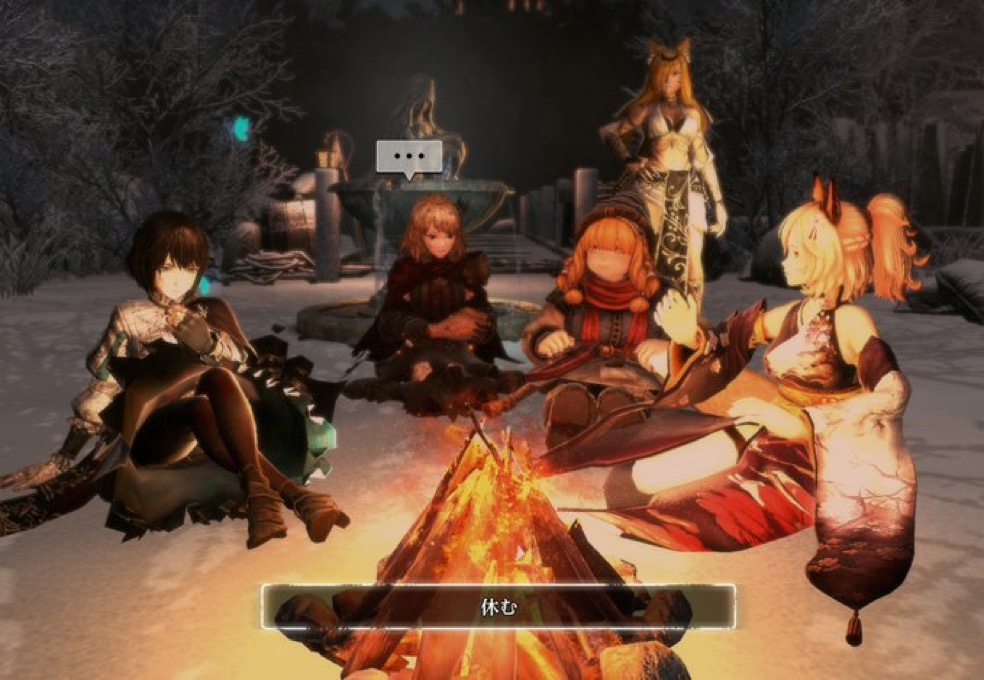Select the 休む rest option
The width and height of the screenshot is (984, 680).
point(498,606)
